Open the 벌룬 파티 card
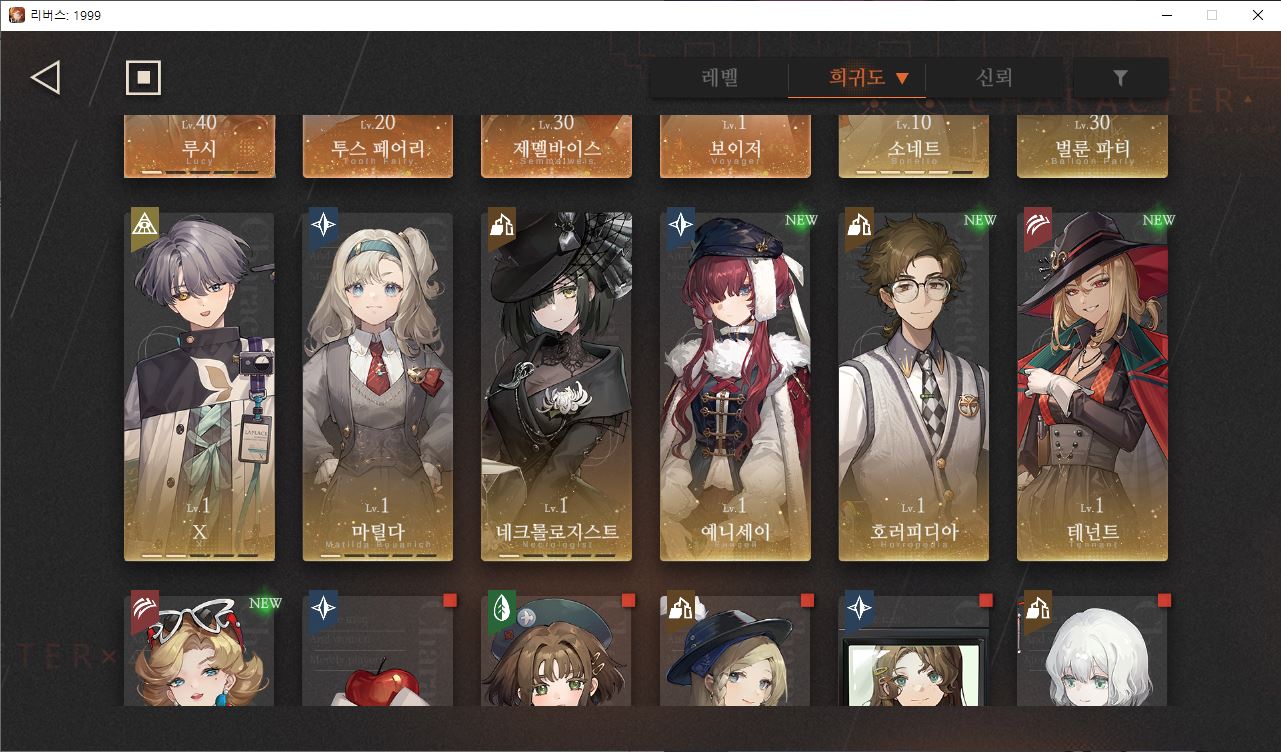1281x752 pixels. (1092, 146)
